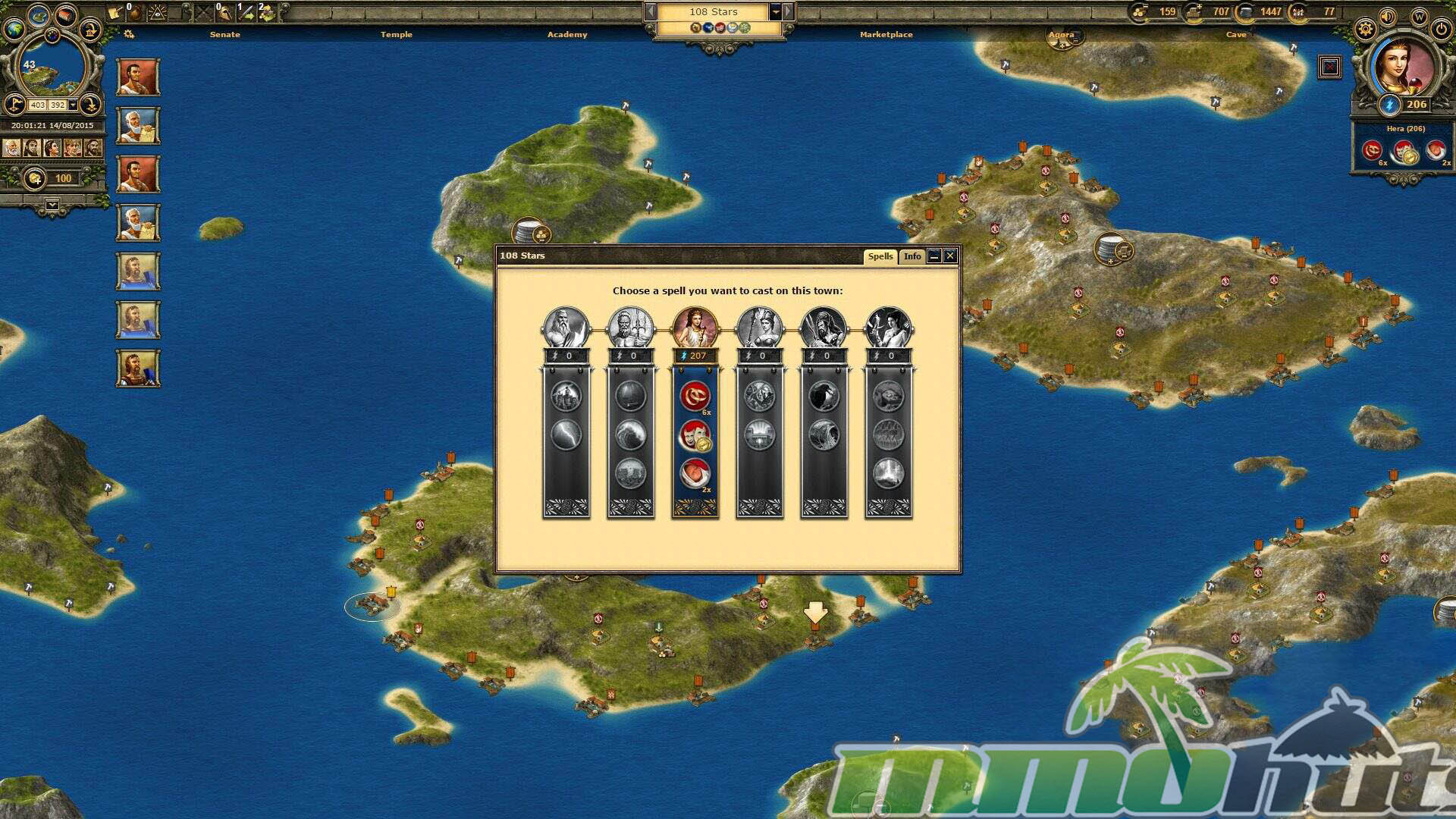Open the Senate building link
This screenshot has height=819, width=1456.
(224, 35)
